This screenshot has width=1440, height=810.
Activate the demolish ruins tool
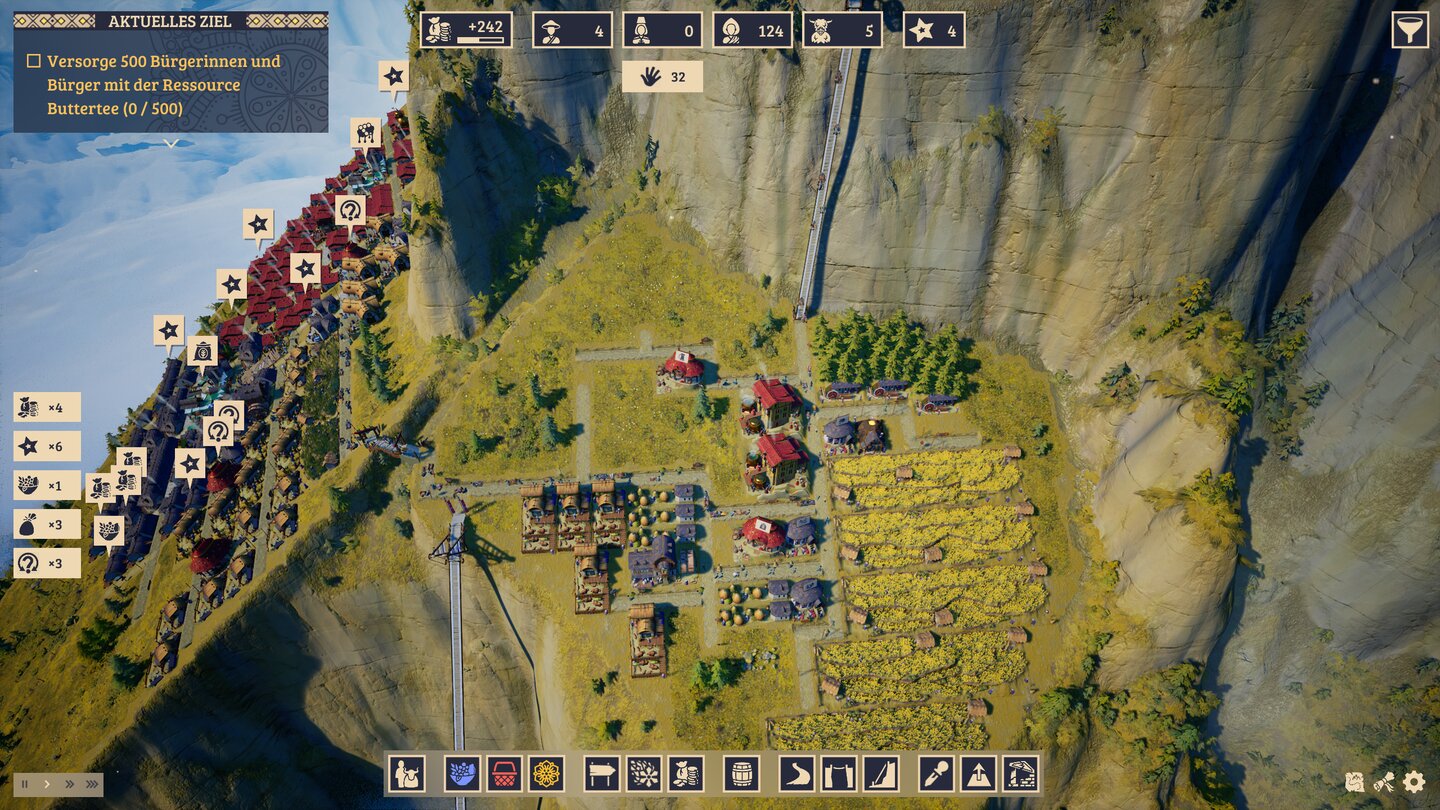1020,774
